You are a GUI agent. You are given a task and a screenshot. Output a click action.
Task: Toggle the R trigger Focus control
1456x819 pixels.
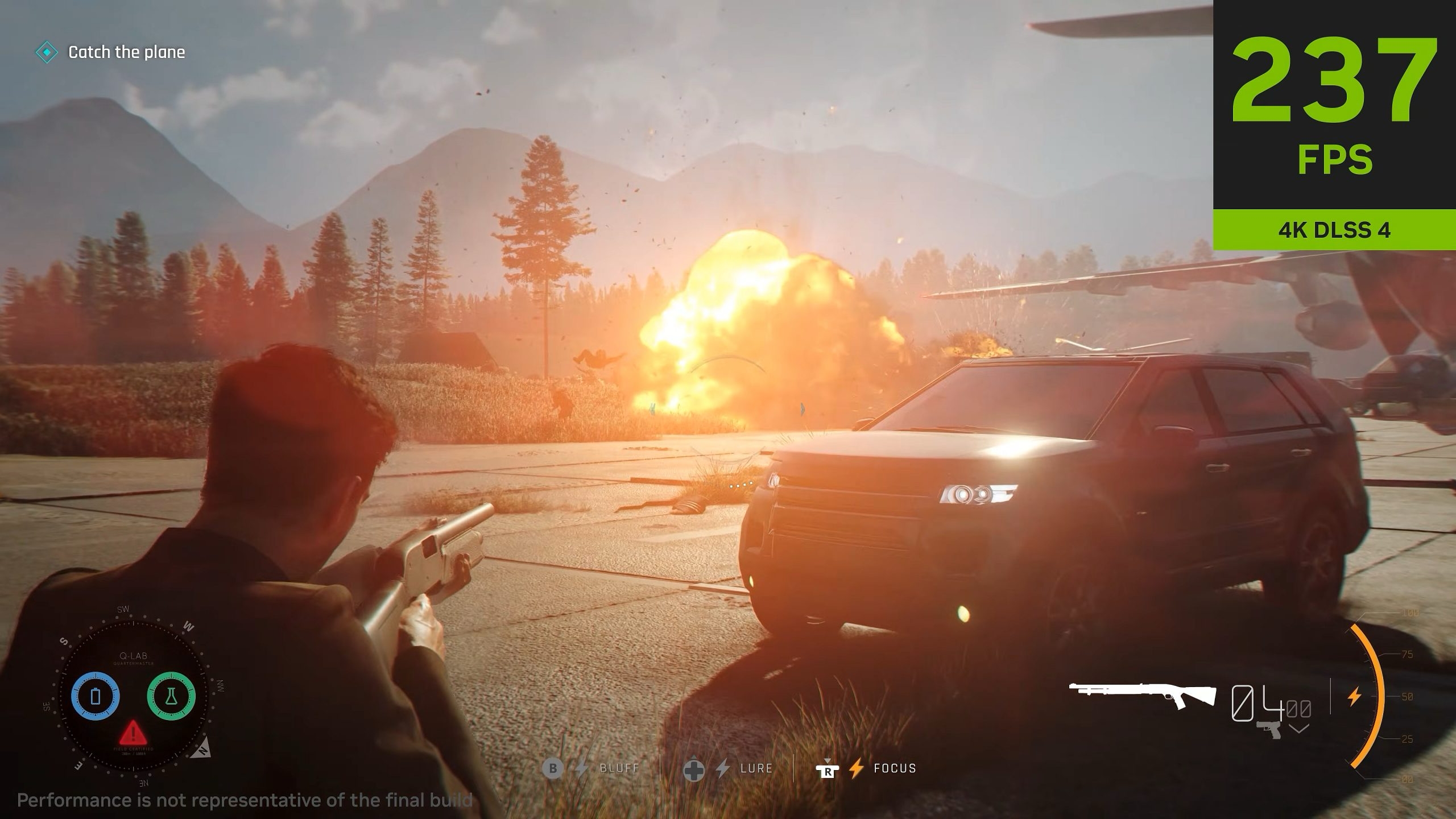click(x=828, y=771)
